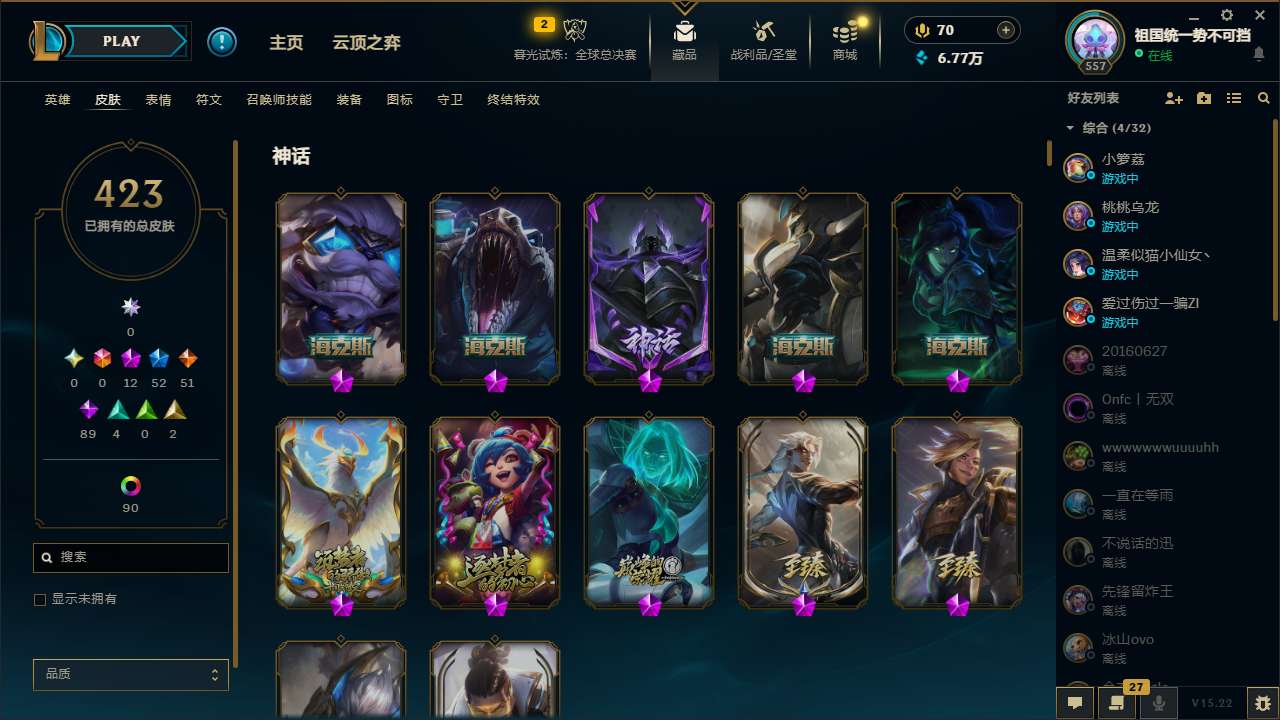This screenshot has height=720, width=1280.
Task: Open the 战利品/圣堂 loot page
Action: tap(761, 40)
